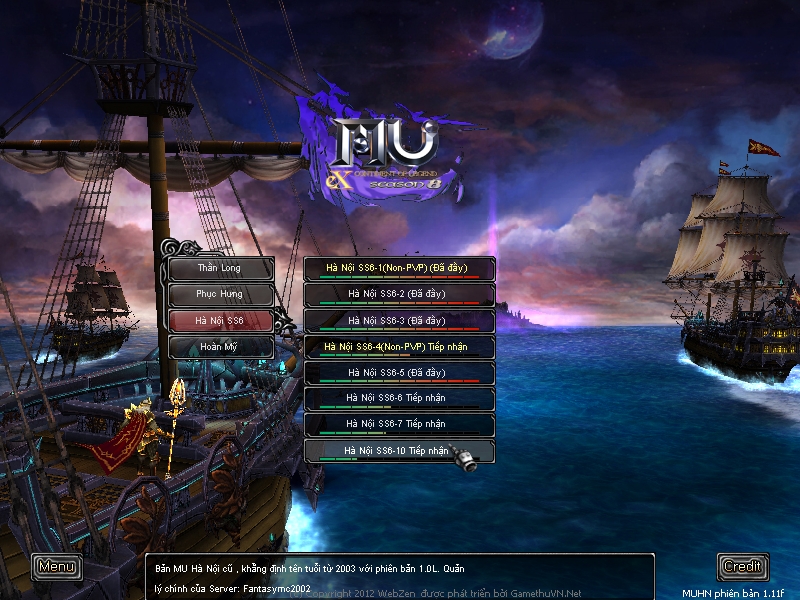Select the Thần Long server group

220,268
